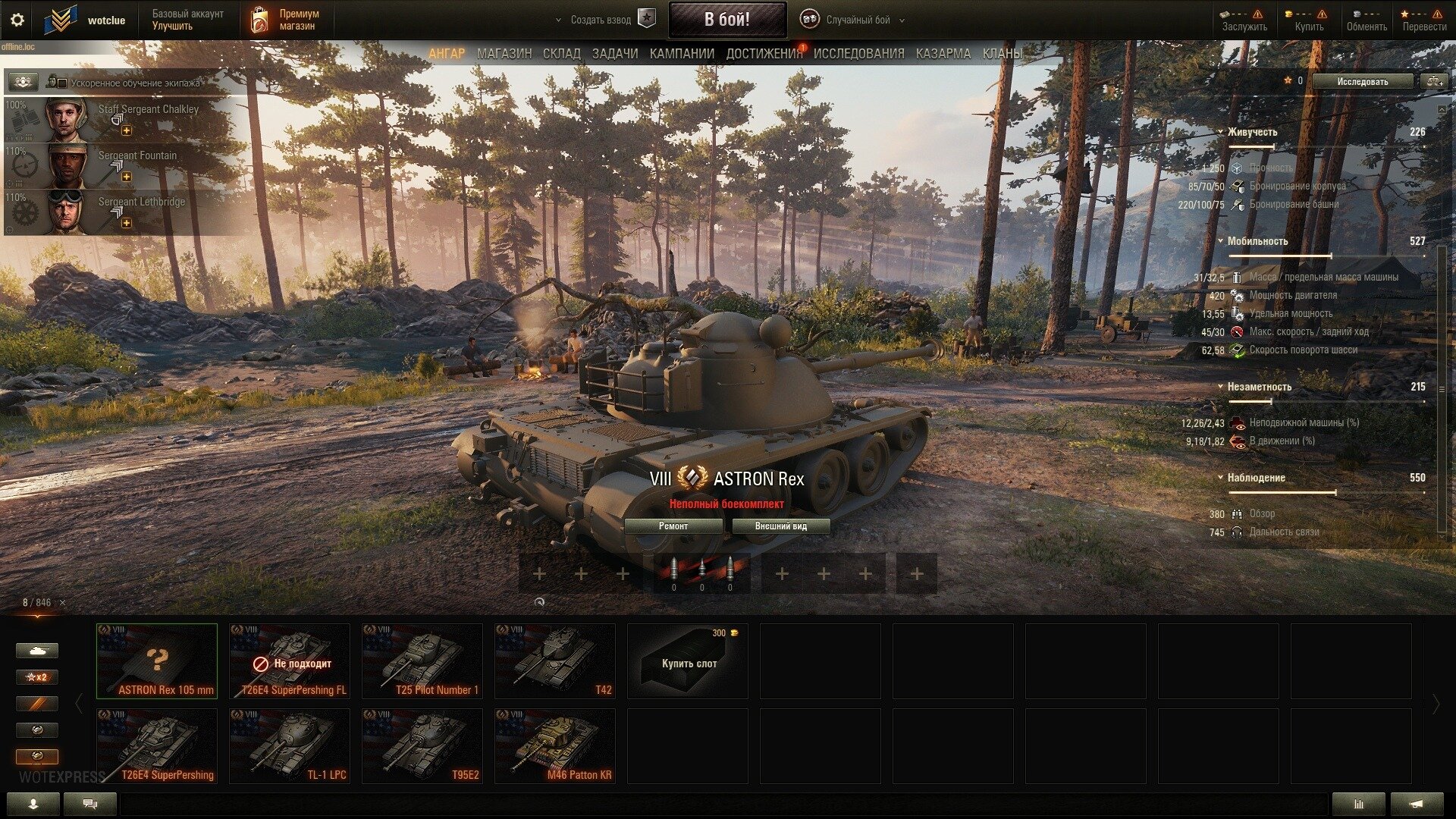This screenshot has width=1456, height=819.
Task: Toggle the x2 experience vehicle filter
Action: (x=36, y=676)
